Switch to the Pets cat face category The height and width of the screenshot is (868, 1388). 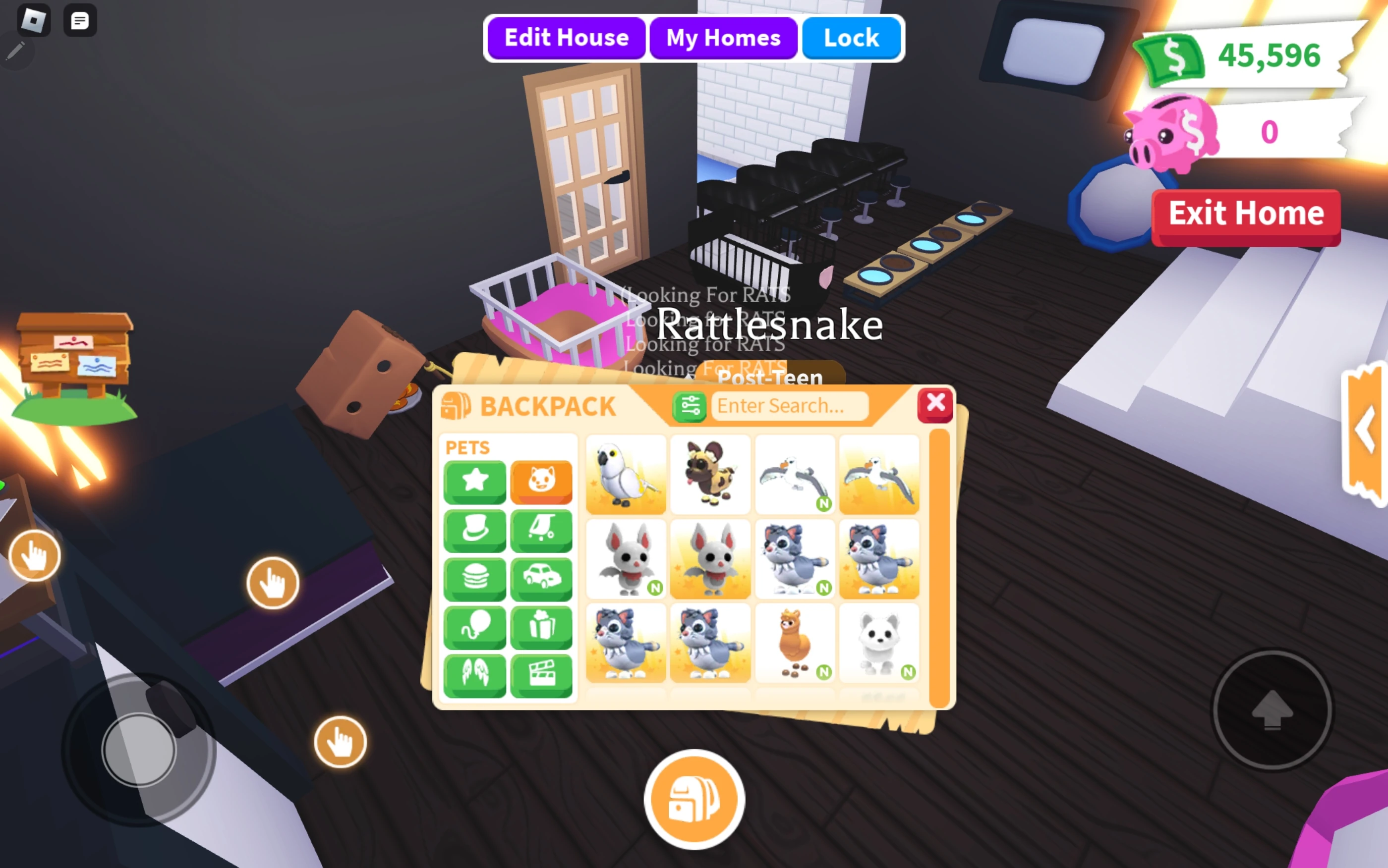click(542, 481)
